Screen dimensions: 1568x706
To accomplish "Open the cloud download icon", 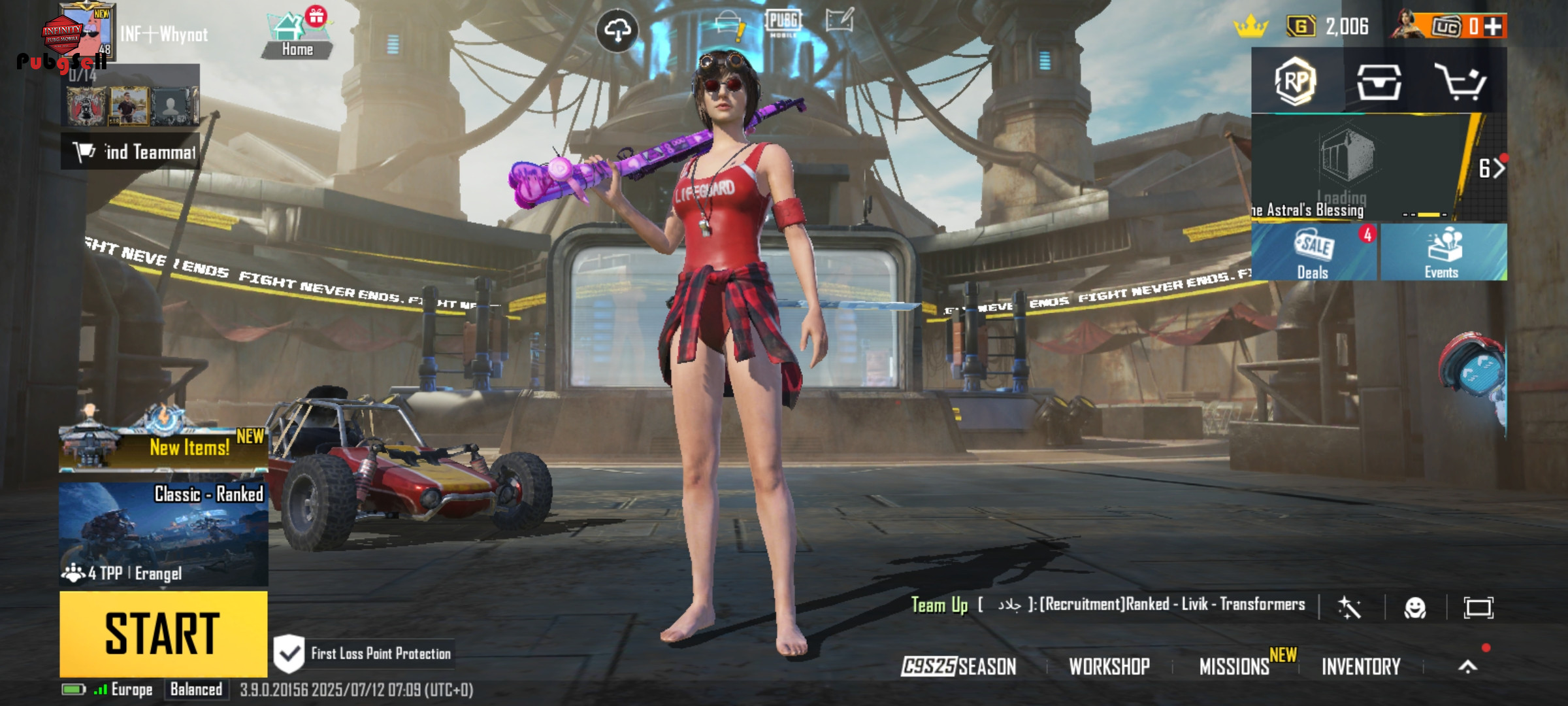I will [617, 31].
